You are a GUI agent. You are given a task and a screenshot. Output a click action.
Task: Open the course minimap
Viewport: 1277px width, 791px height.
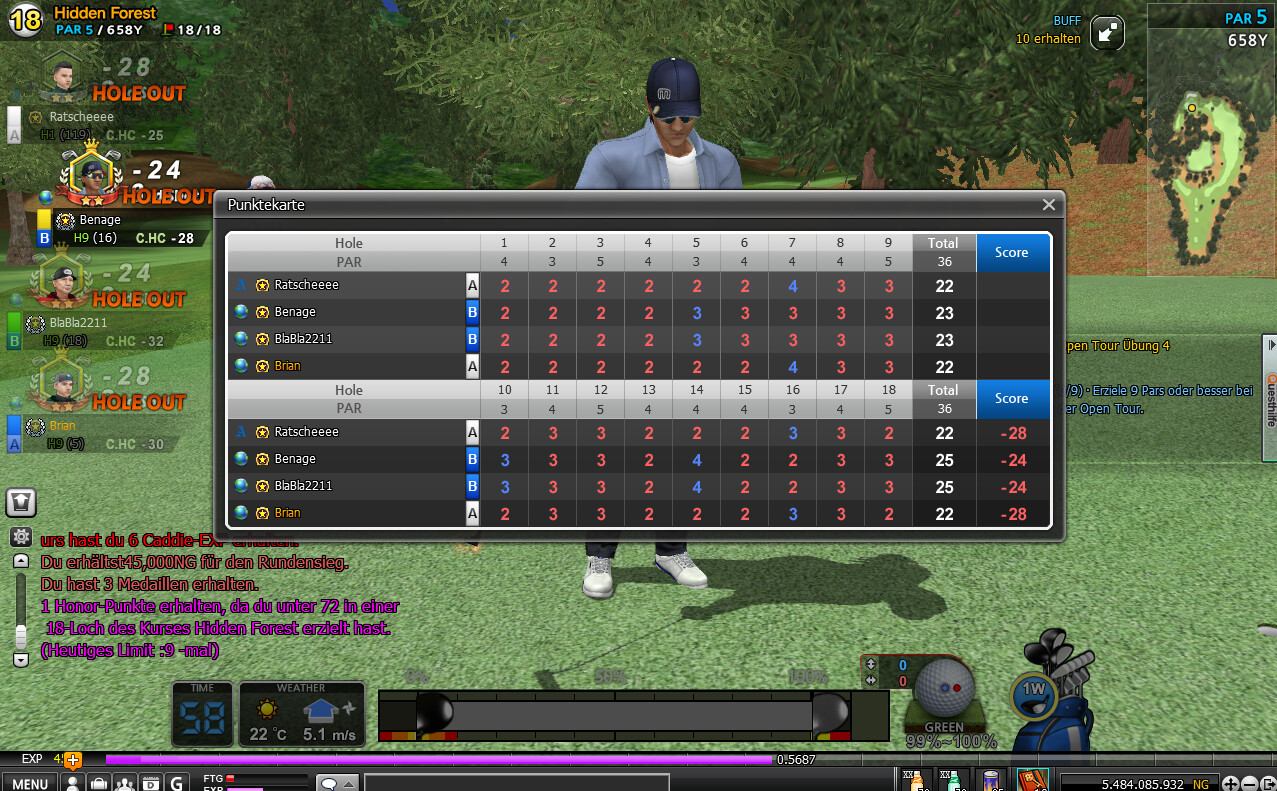click(x=1210, y=150)
